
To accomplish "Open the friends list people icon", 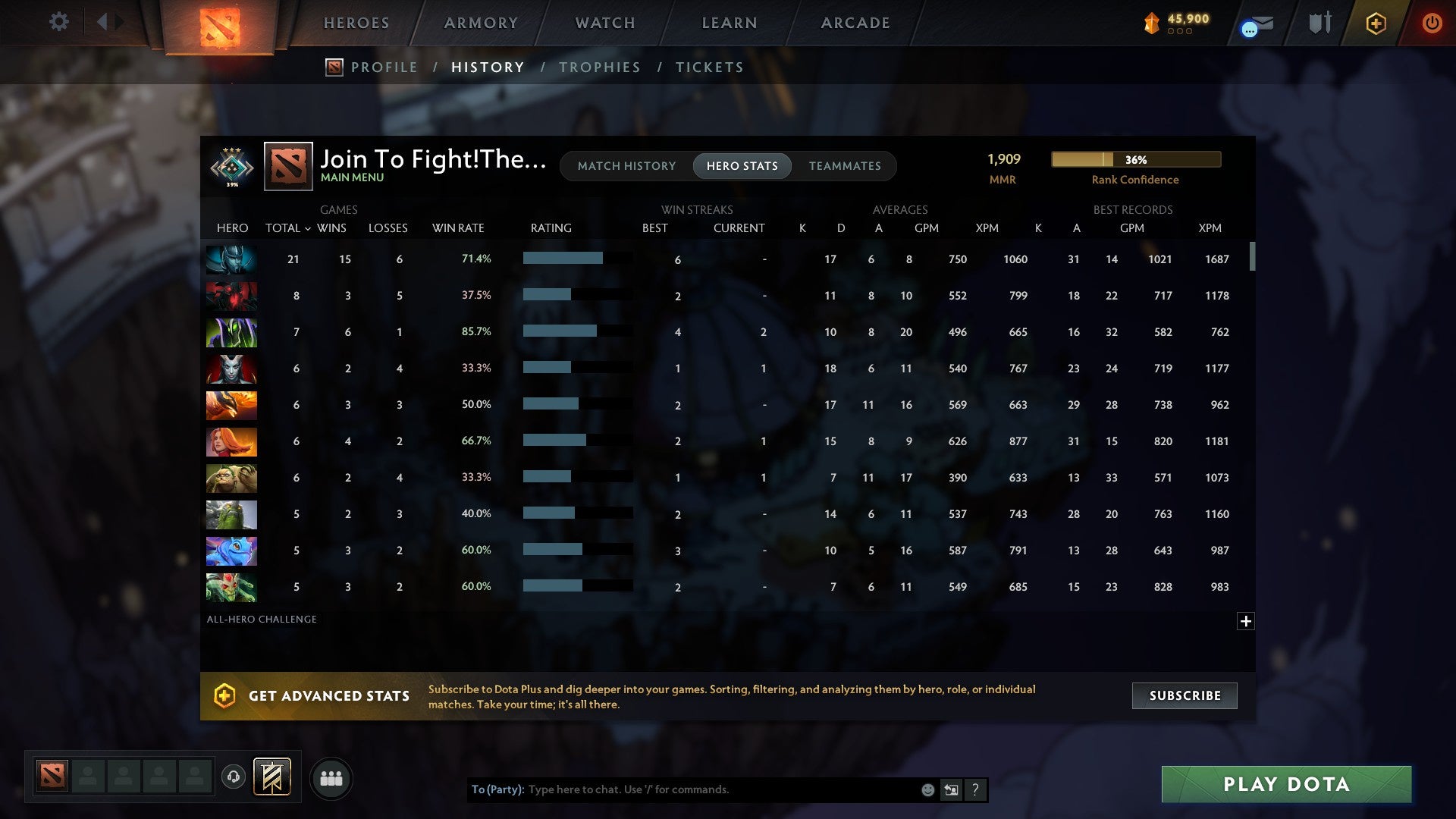I will [x=331, y=778].
